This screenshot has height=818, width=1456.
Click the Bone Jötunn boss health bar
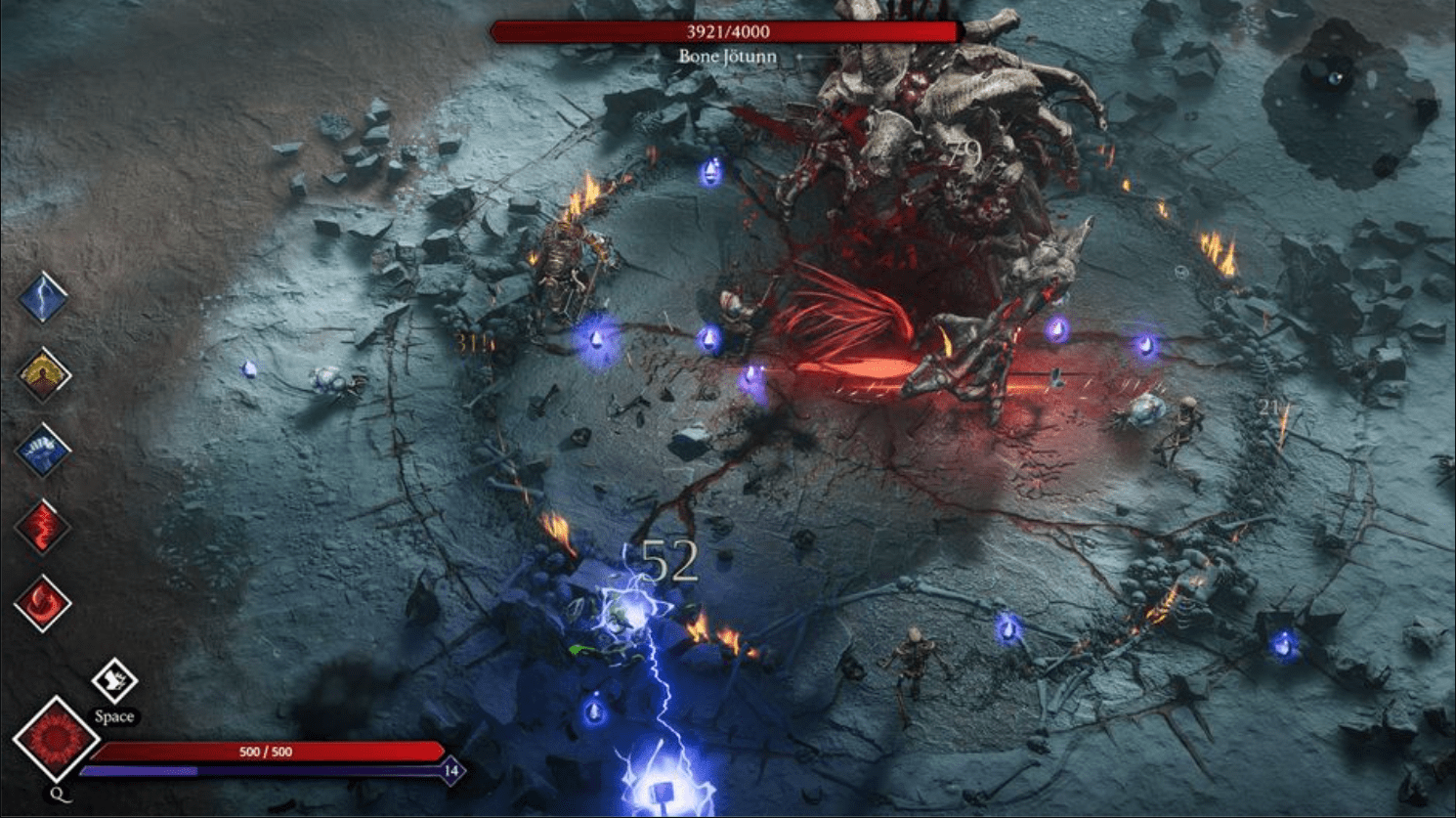tap(727, 31)
